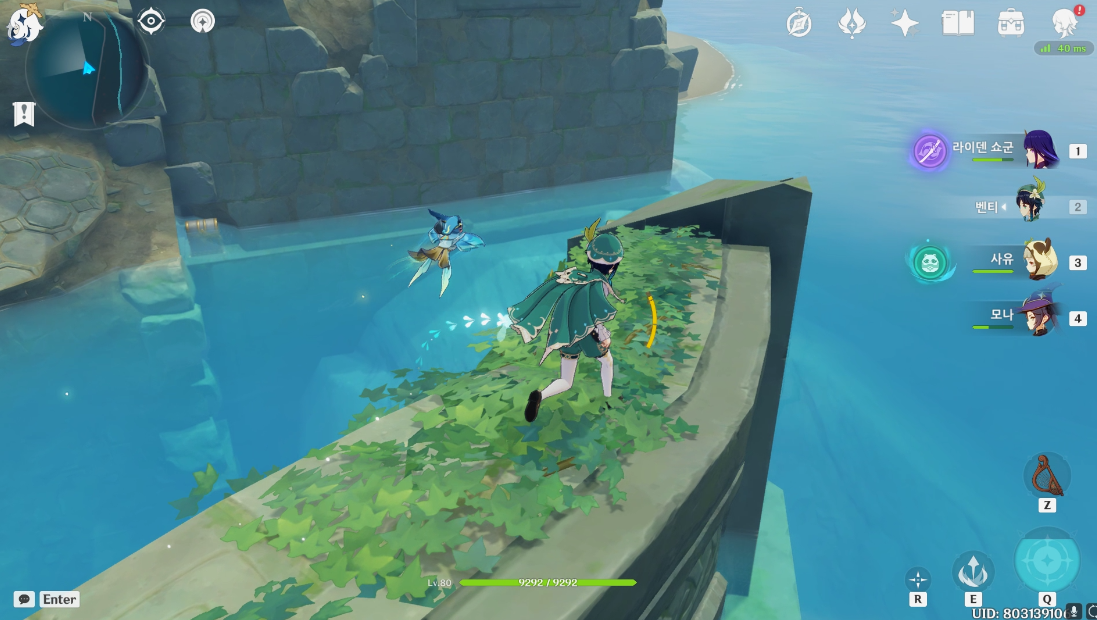Open the four-pointed star wish icon
This screenshot has height=620, width=1097.
(904, 23)
